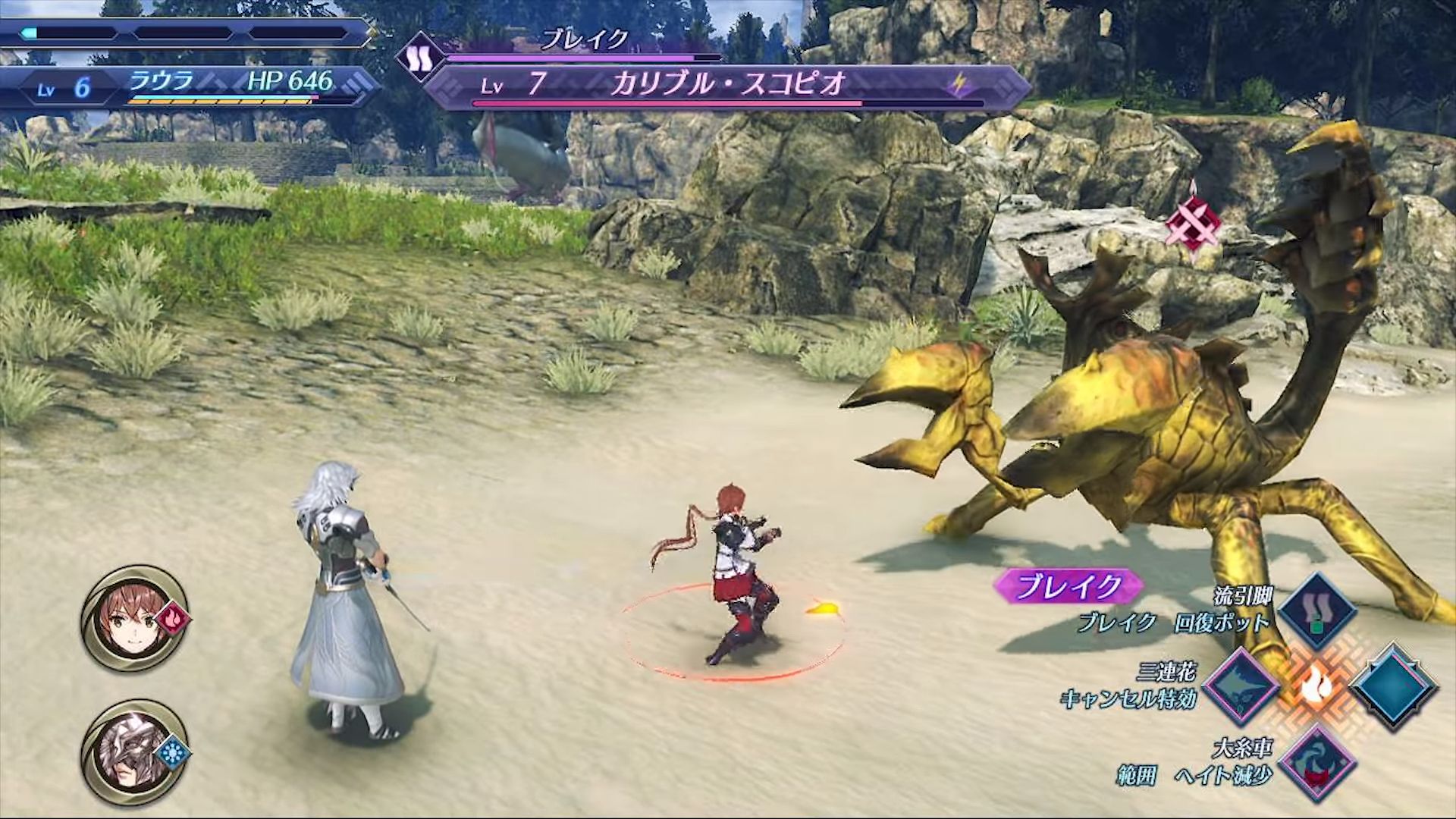Select the pink crossed target marker
The width and height of the screenshot is (1456, 819).
(x=1194, y=221)
